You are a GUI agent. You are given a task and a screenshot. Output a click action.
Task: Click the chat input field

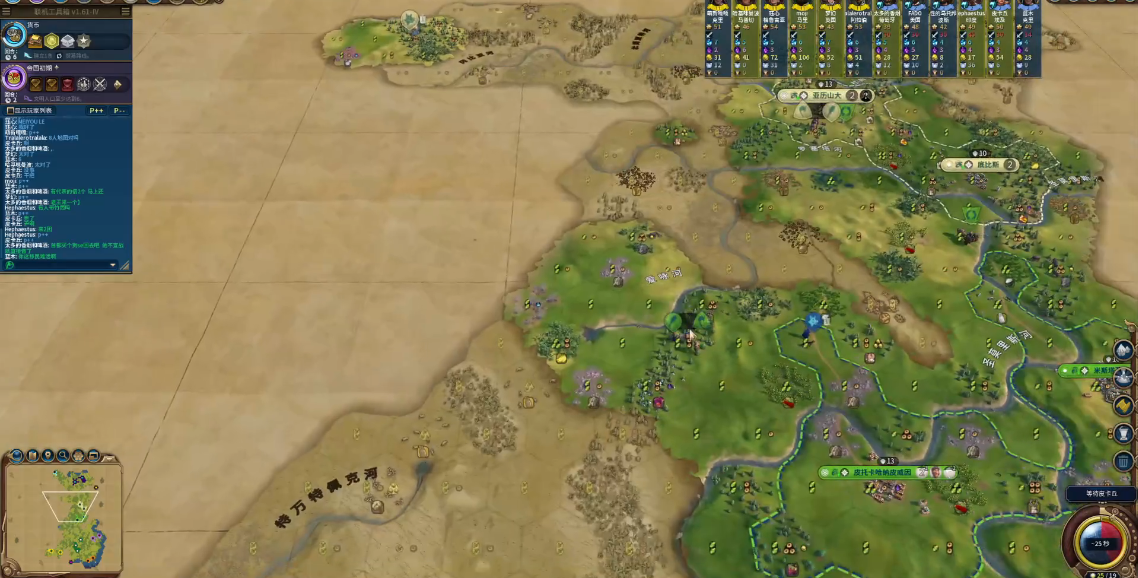(60, 265)
